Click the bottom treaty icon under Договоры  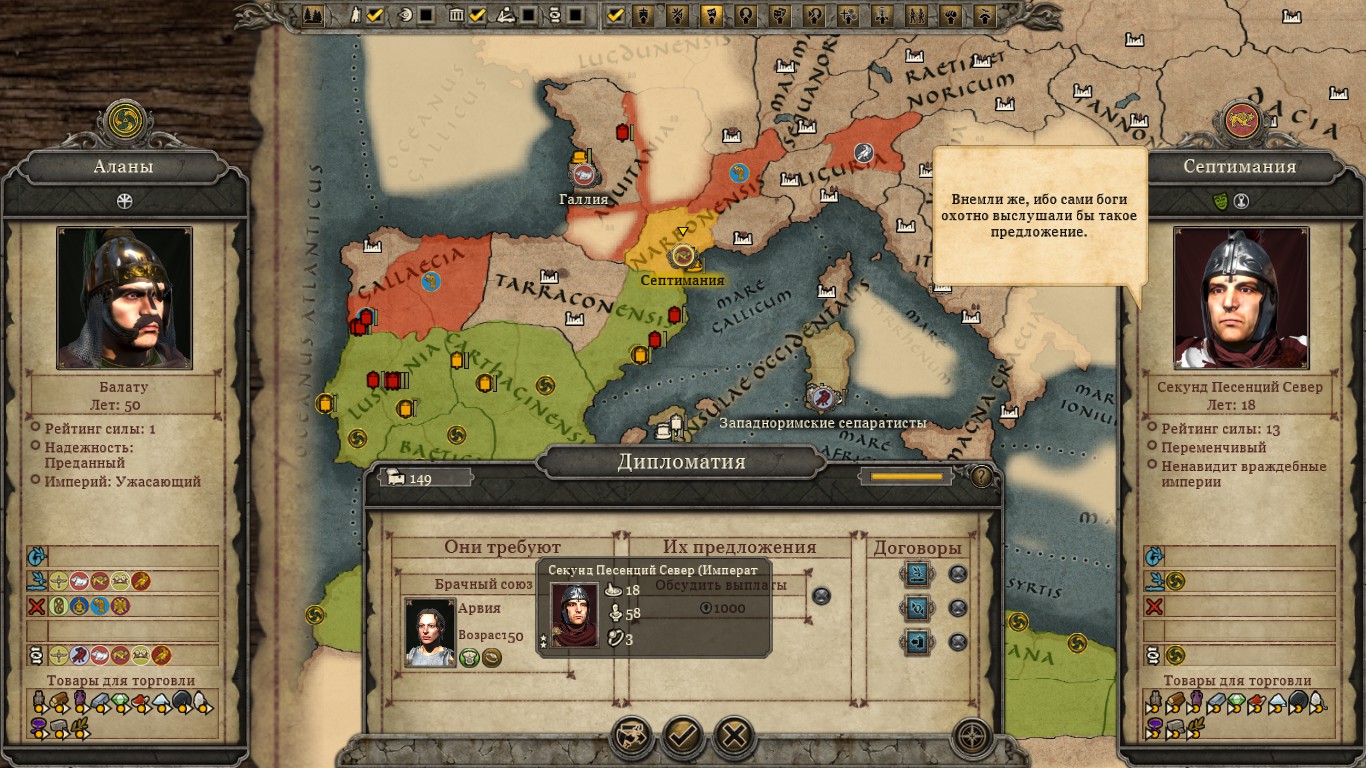(917, 642)
